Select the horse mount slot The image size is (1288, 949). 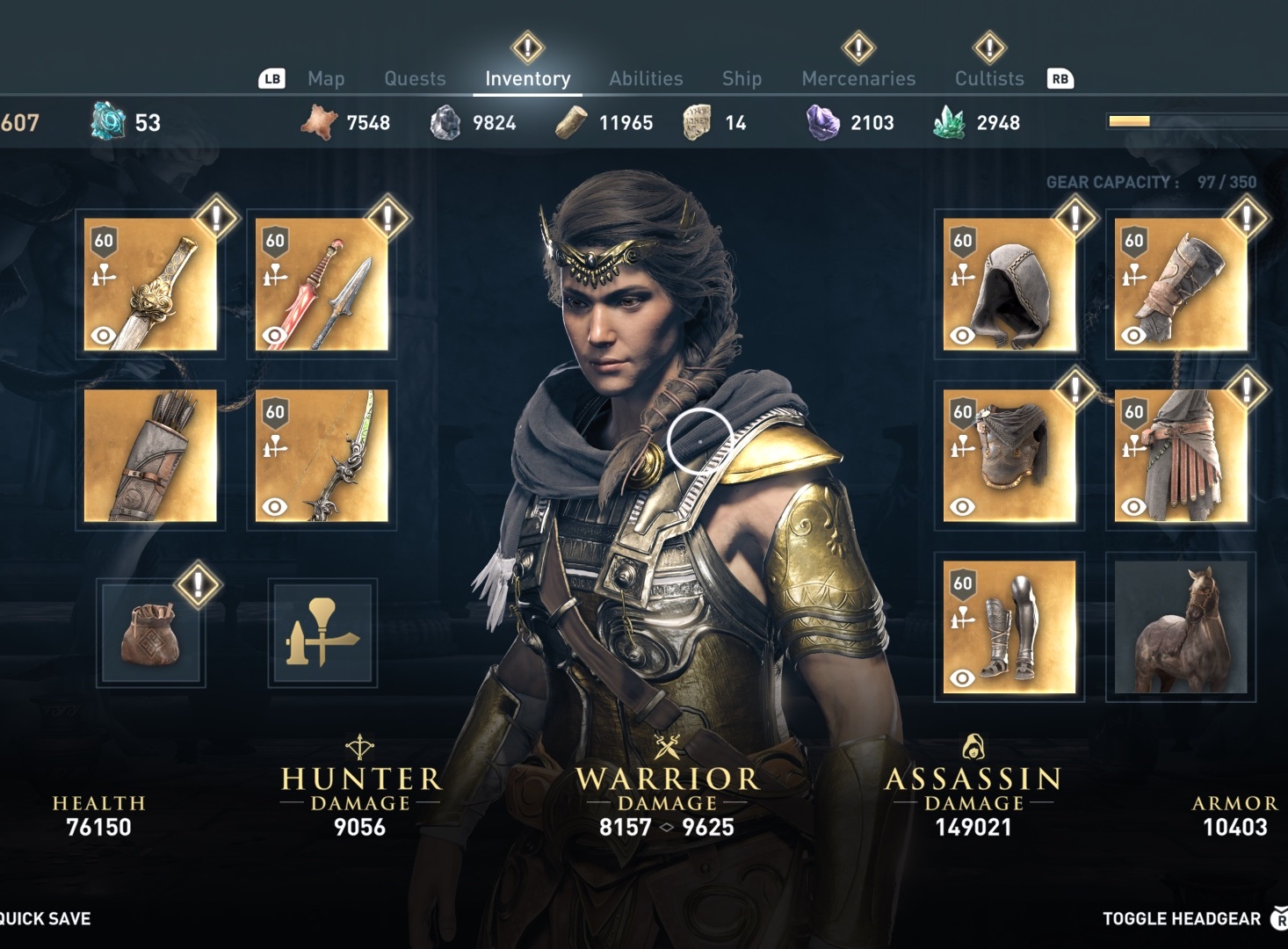point(1180,627)
